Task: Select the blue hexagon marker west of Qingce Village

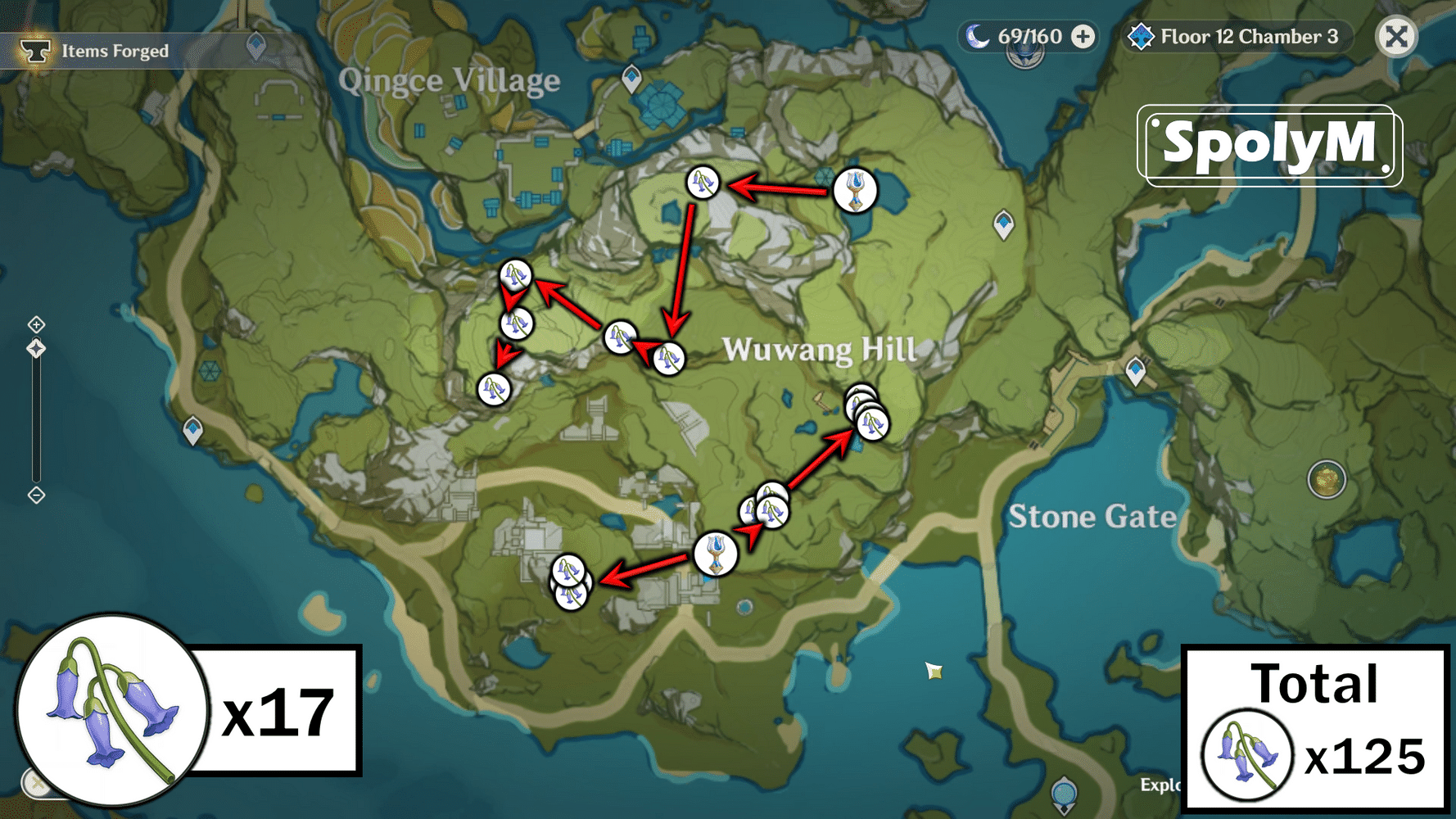Action: (209, 370)
